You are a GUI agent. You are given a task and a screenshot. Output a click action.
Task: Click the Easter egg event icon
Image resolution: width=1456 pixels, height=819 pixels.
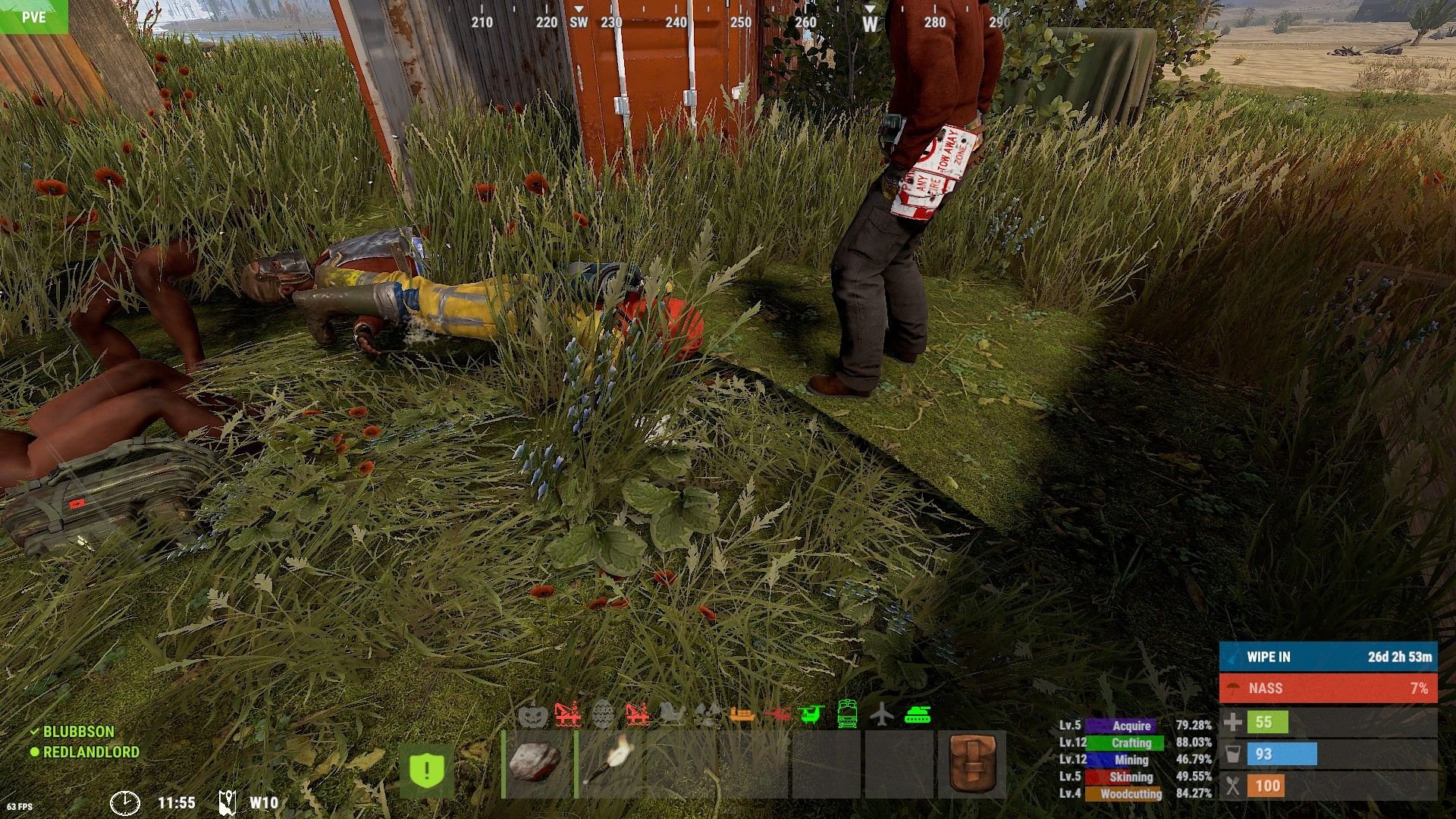tap(603, 714)
